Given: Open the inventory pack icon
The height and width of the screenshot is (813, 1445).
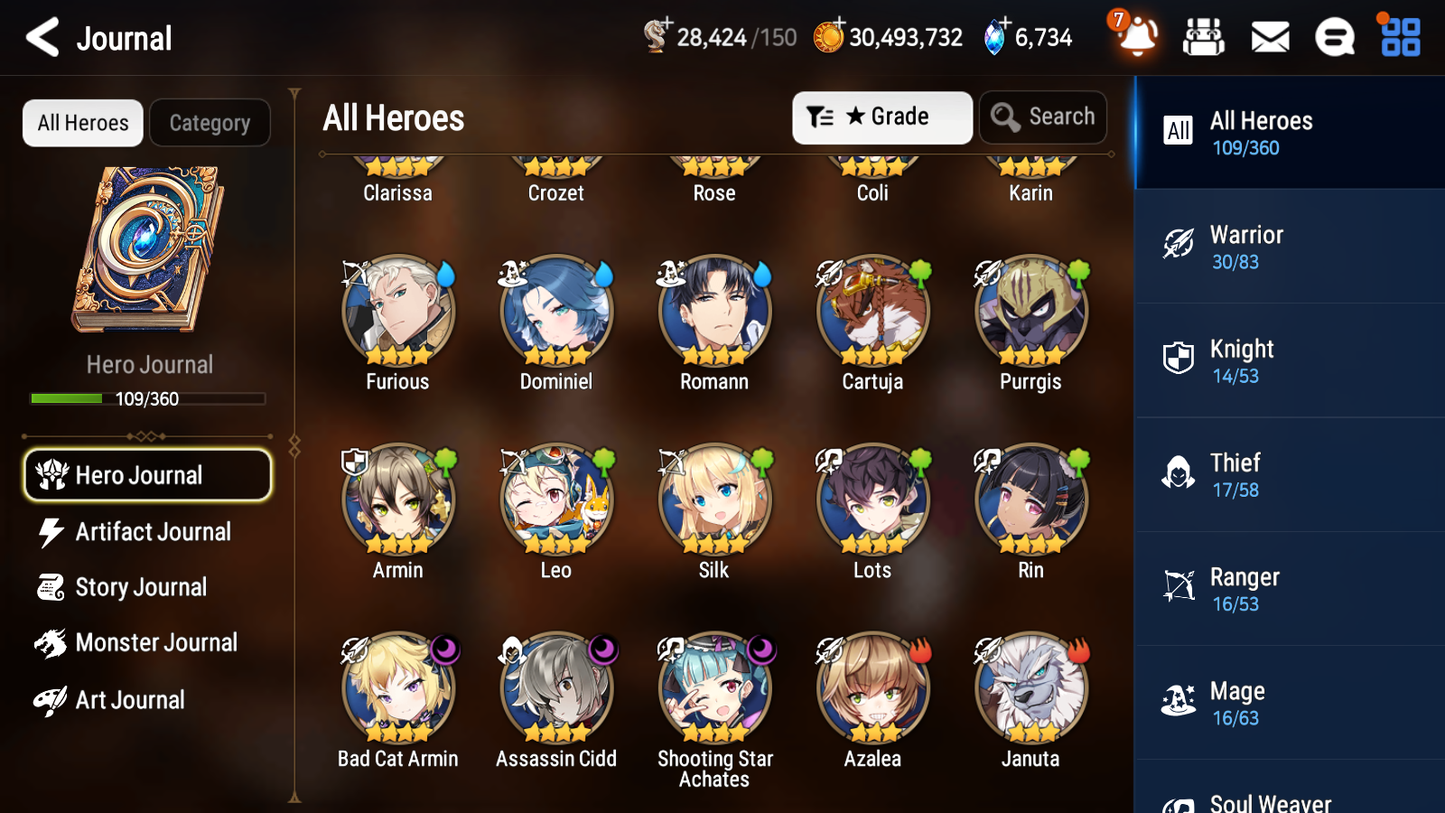Looking at the screenshot, I should pos(1203,36).
